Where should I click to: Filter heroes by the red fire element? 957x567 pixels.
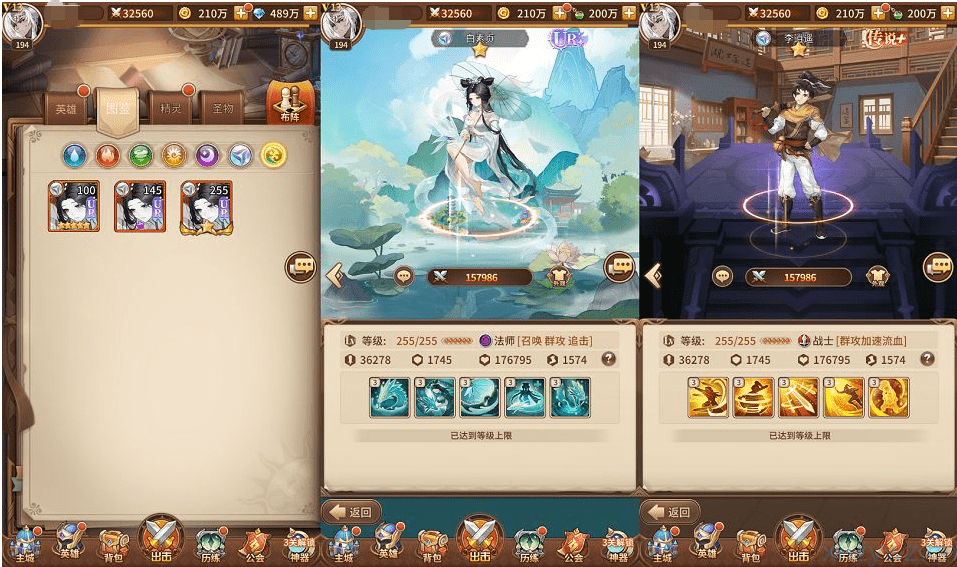107,154
